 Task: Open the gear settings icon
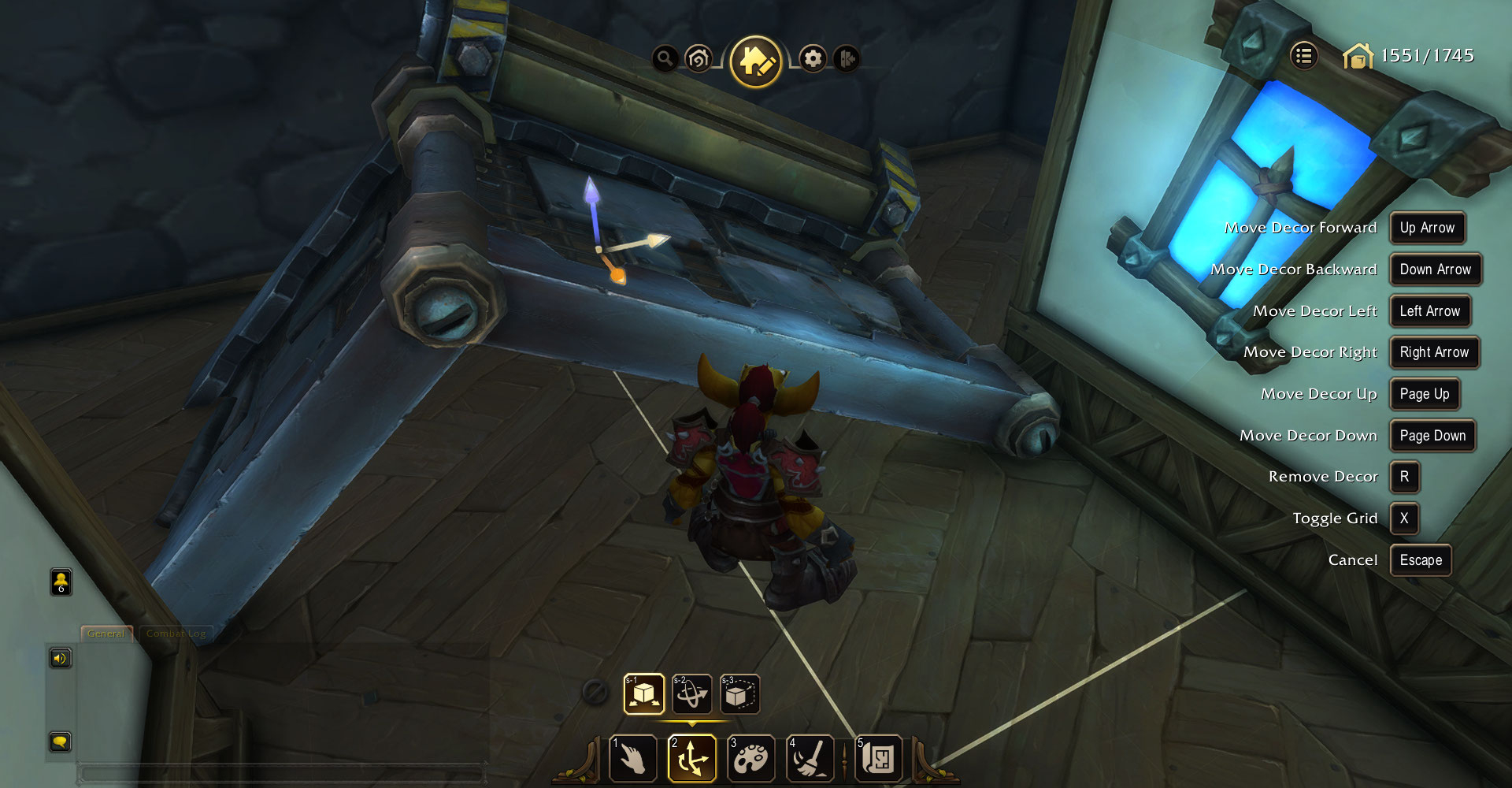(x=813, y=58)
